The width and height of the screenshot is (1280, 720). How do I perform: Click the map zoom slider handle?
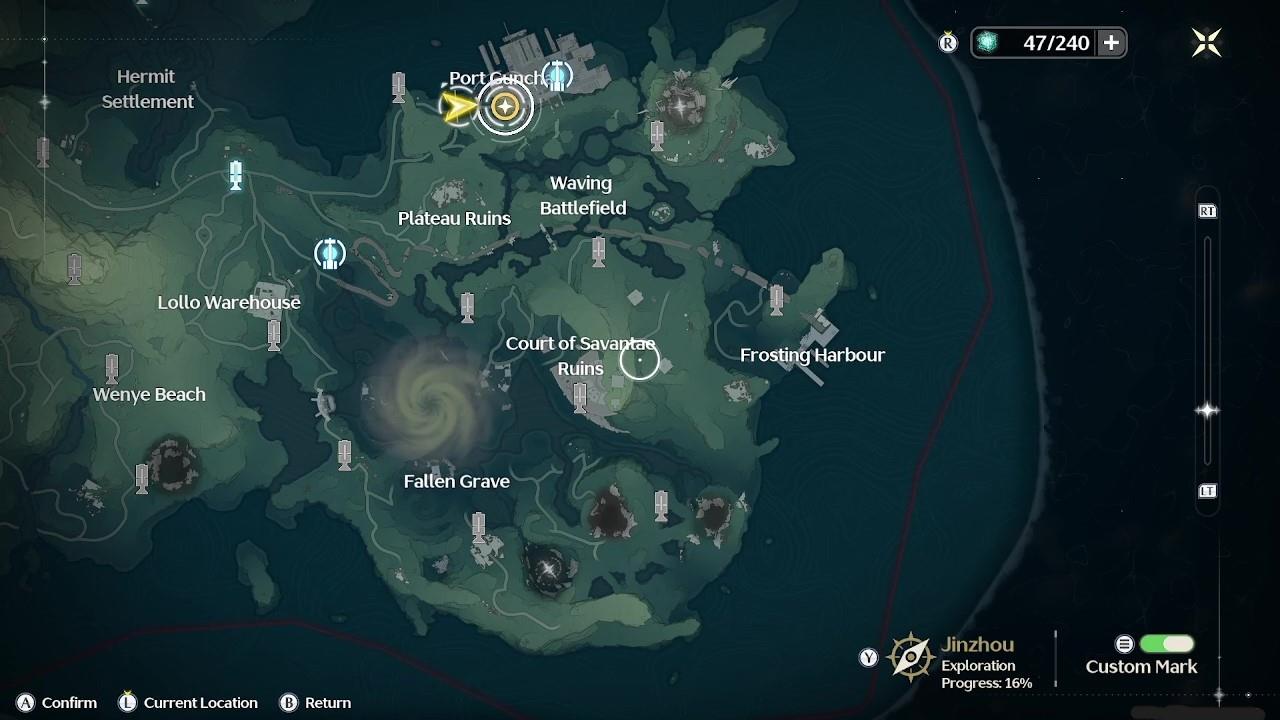click(1207, 411)
